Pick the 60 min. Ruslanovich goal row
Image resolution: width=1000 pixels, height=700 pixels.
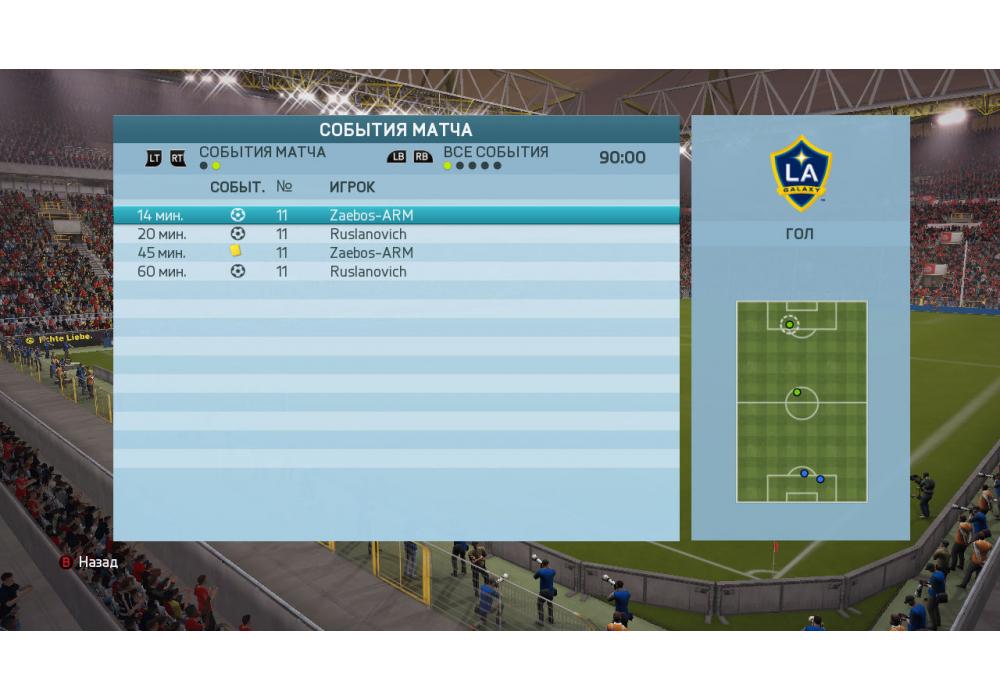pyautogui.click(x=395, y=271)
